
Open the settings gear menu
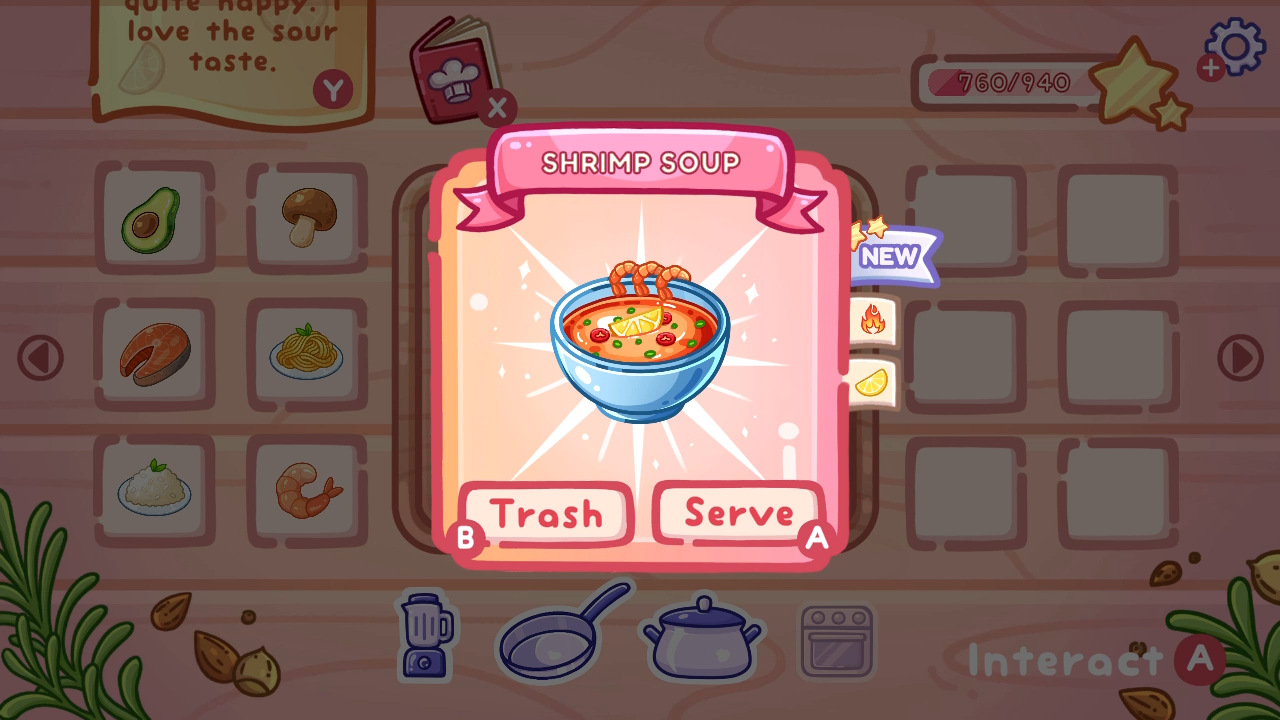pos(1233,46)
